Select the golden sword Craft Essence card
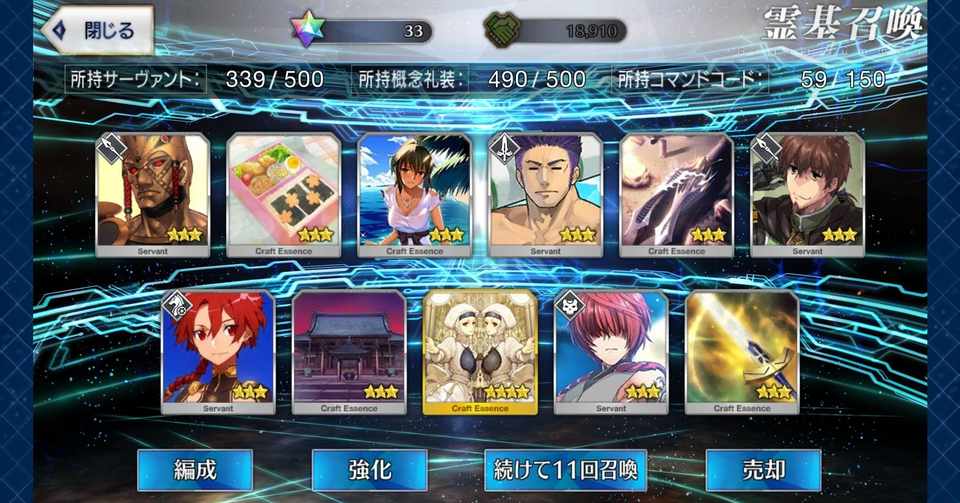This screenshot has width=960, height=503. [742, 351]
